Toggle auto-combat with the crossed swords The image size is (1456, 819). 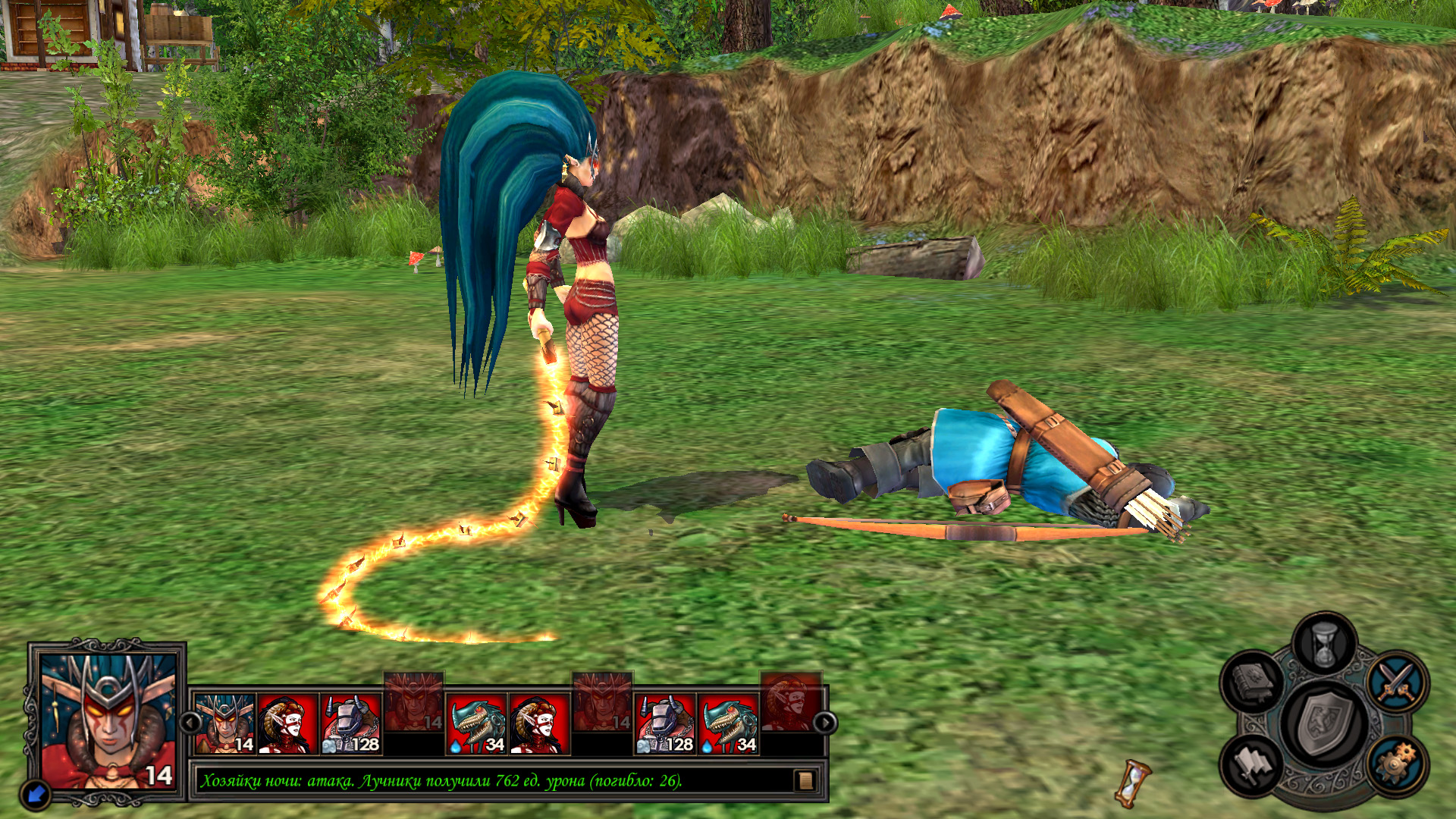pos(1398,680)
